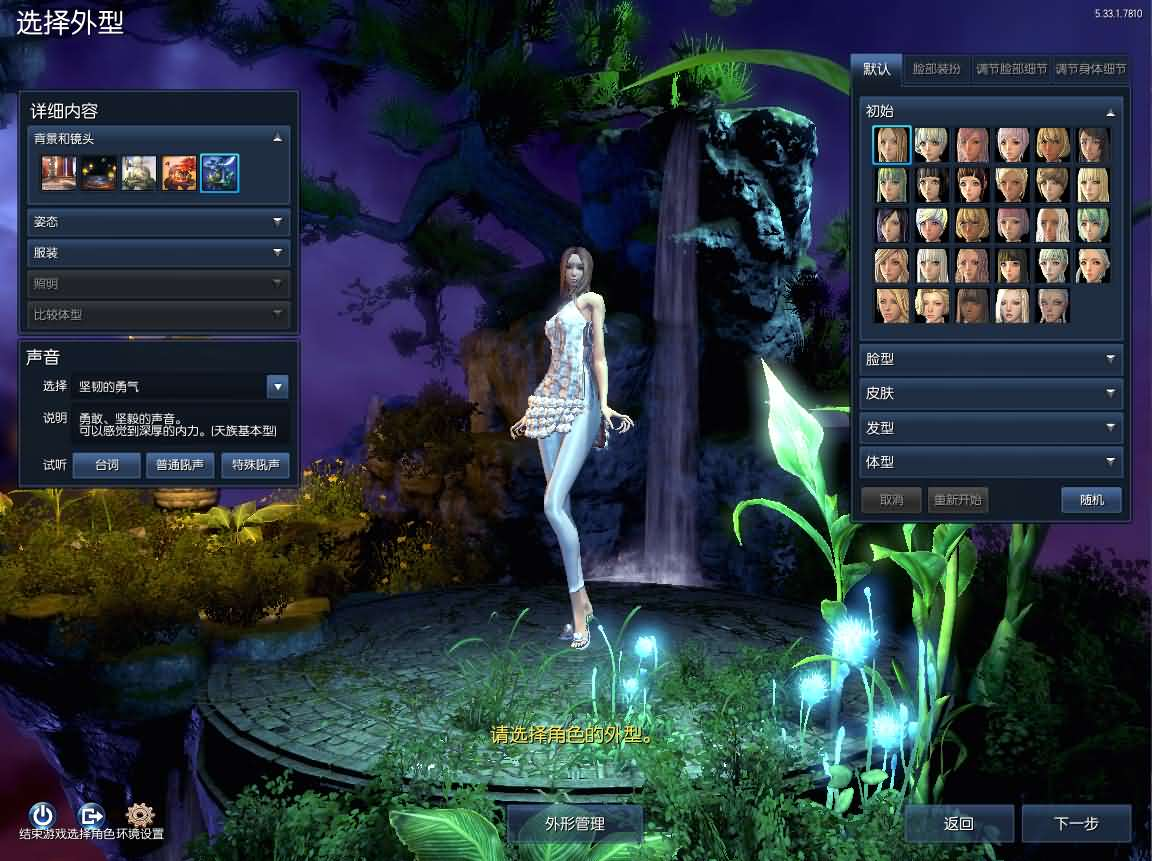Play the 台词 voice sample
The height and width of the screenshot is (861, 1152).
pos(106,465)
